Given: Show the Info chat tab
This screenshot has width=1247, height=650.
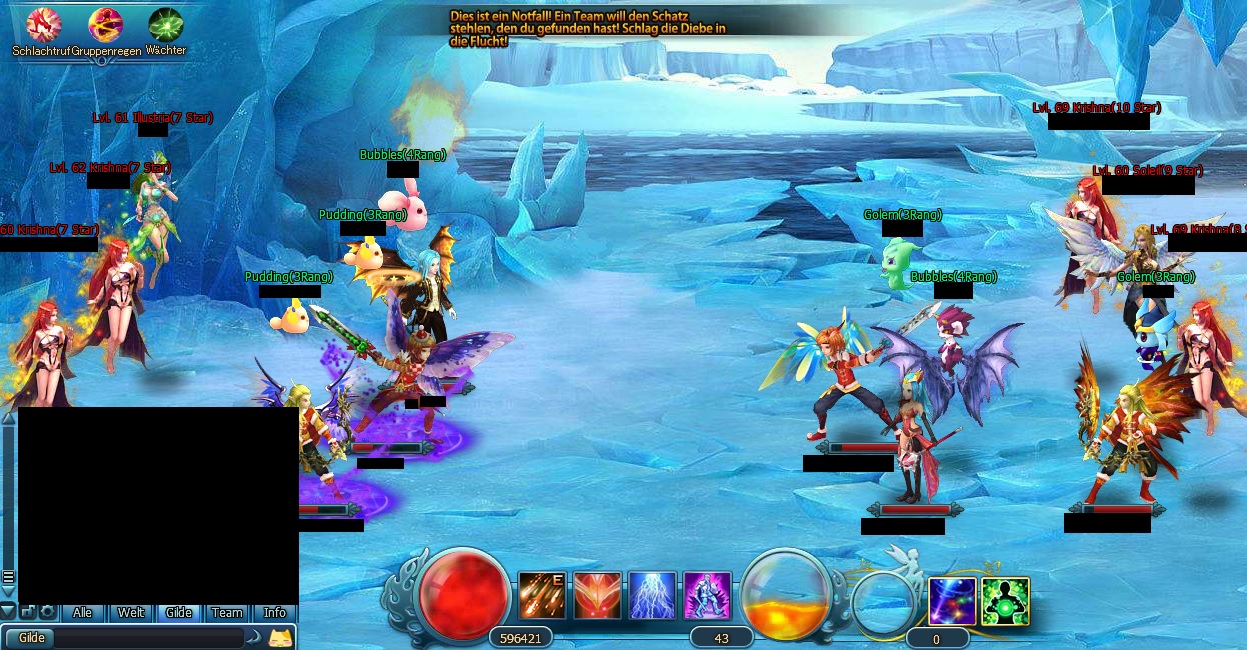Looking at the screenshot, I should pos(274,613).
